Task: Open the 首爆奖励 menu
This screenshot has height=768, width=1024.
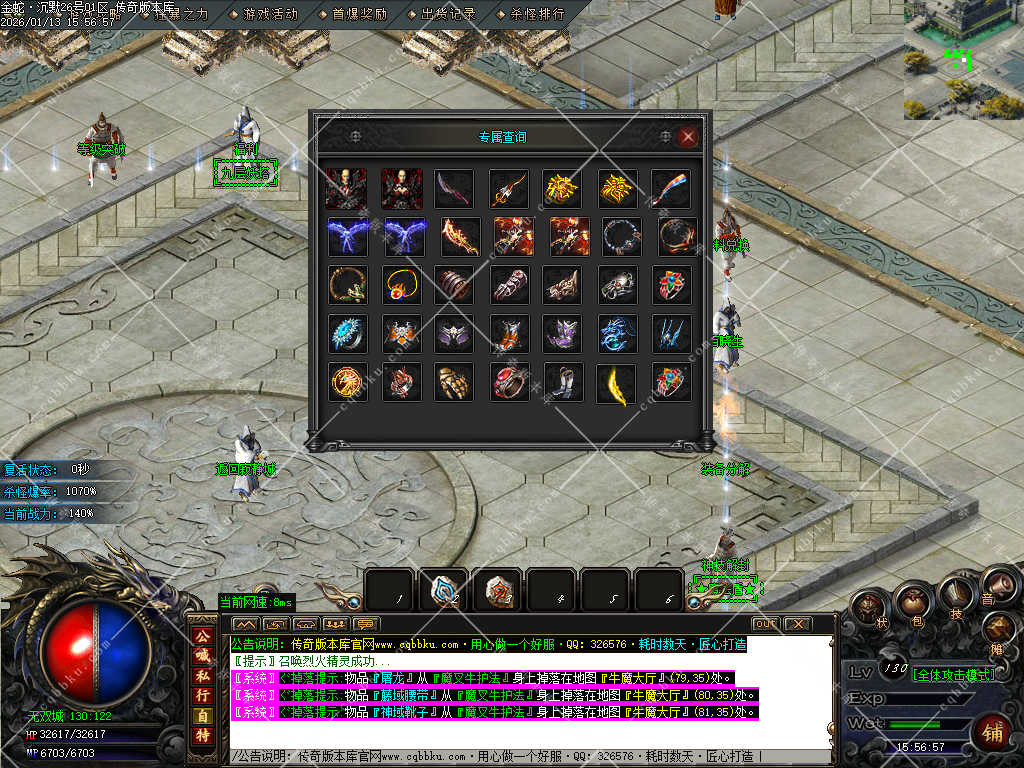Action: coord(358,15)
